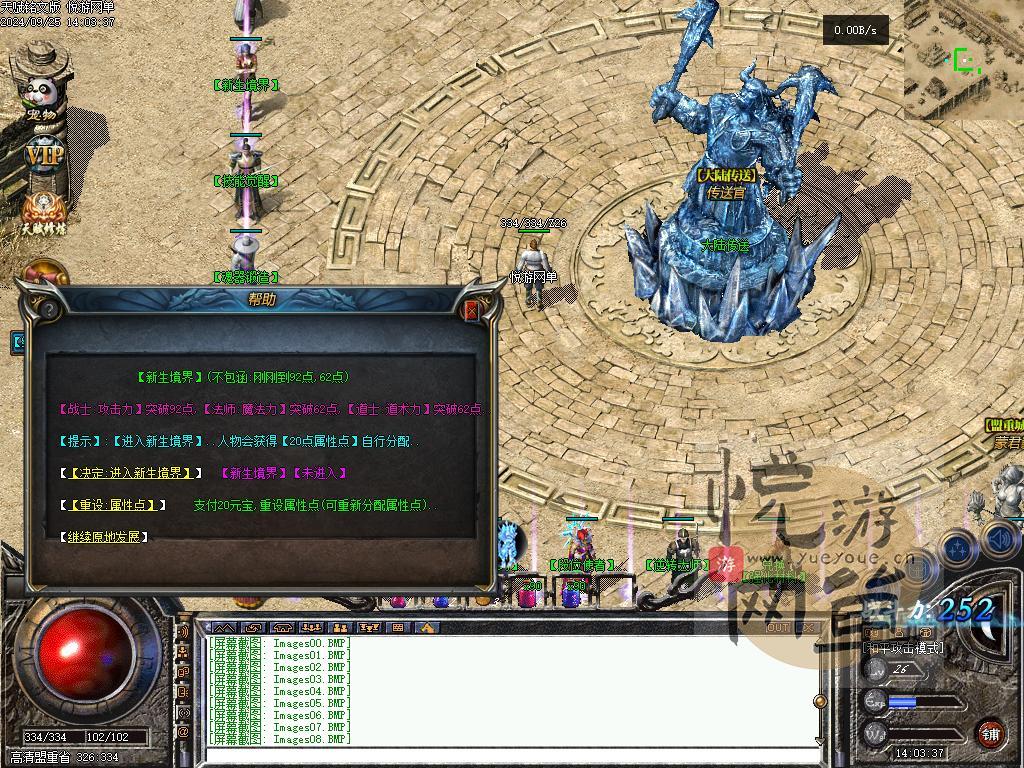Viewport: 1024px width, 768px height.
Task: Toggle the speaker sound button
Action: 1003,541
